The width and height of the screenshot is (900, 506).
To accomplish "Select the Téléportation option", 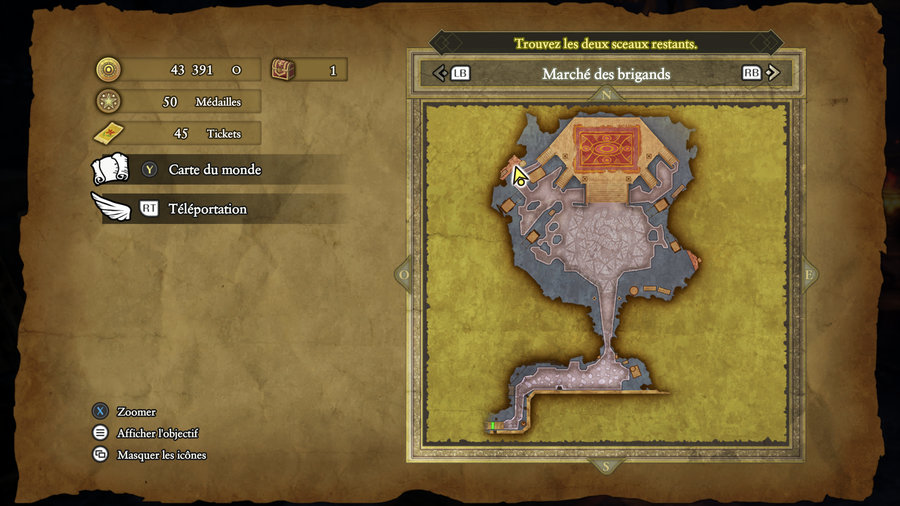I will (207, 209).
